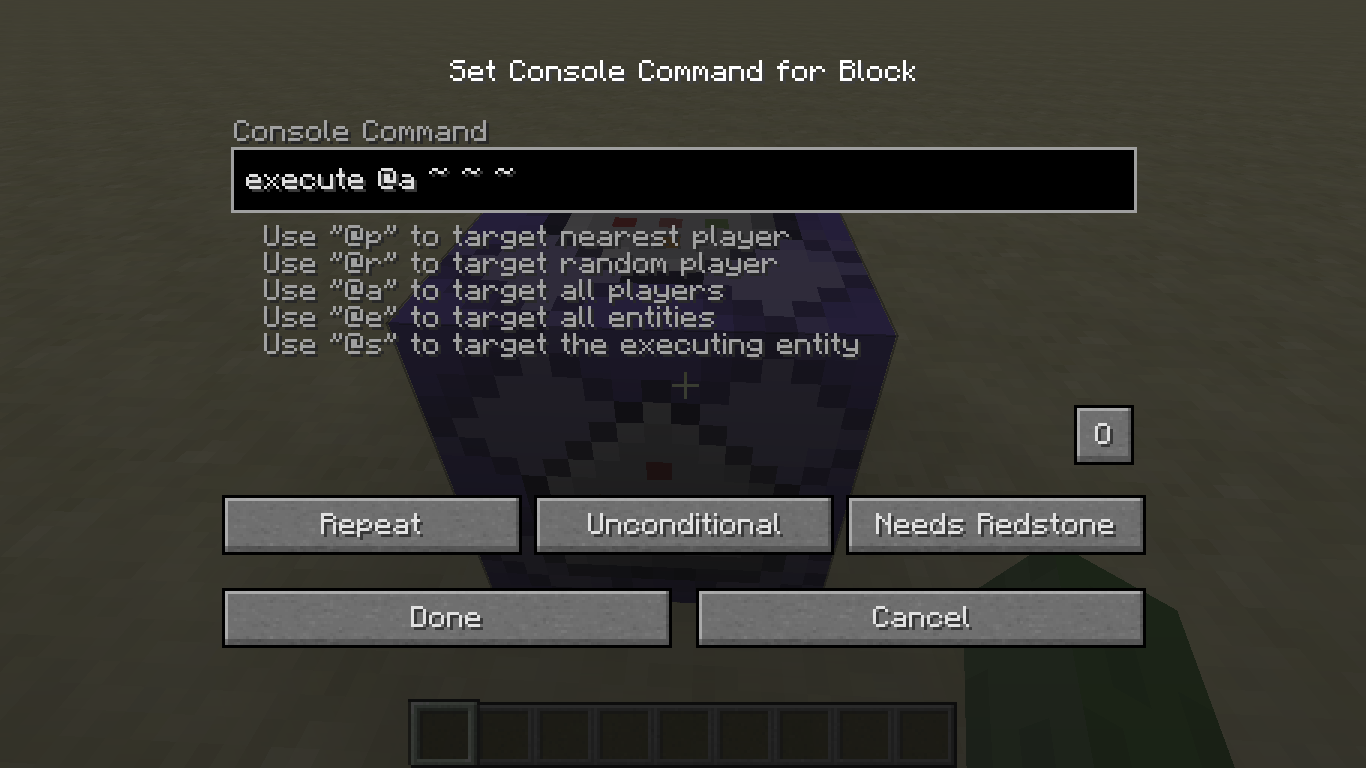Switch command block from Repeat to Chain mode
Screen dimensions: 1366x768
(371, 524)
